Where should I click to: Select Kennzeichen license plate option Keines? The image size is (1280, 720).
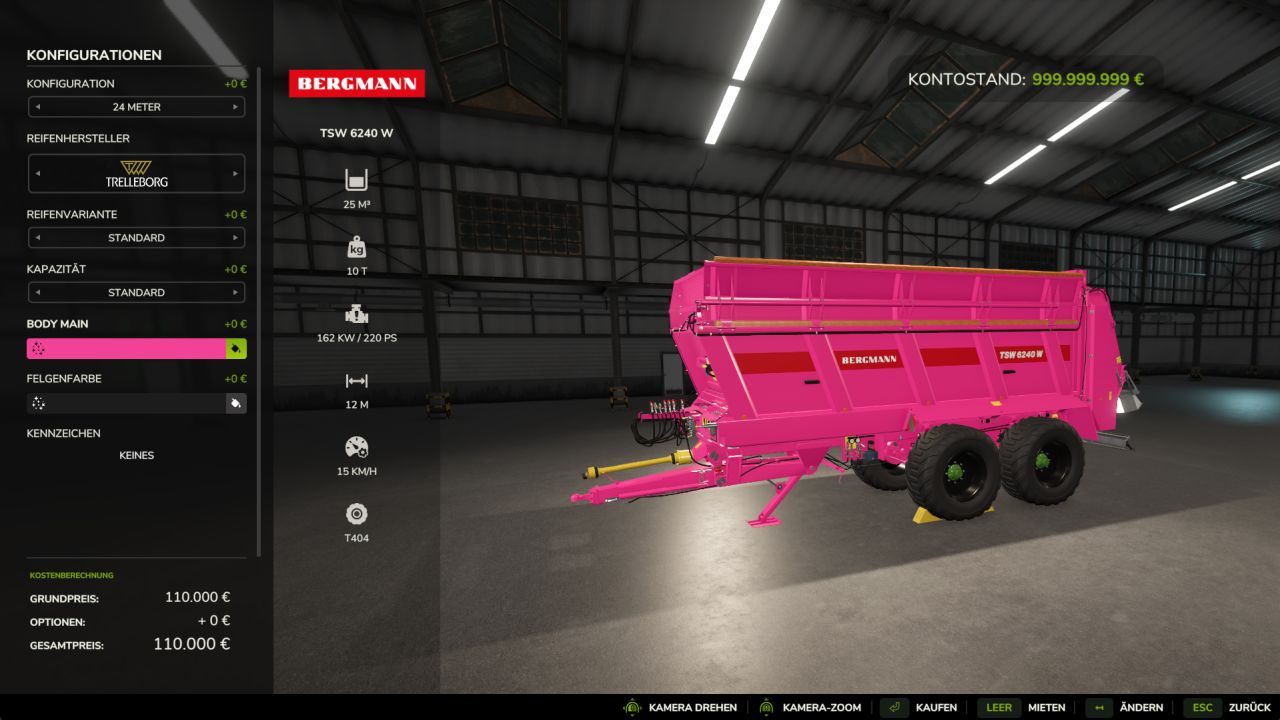click(136, 455)
